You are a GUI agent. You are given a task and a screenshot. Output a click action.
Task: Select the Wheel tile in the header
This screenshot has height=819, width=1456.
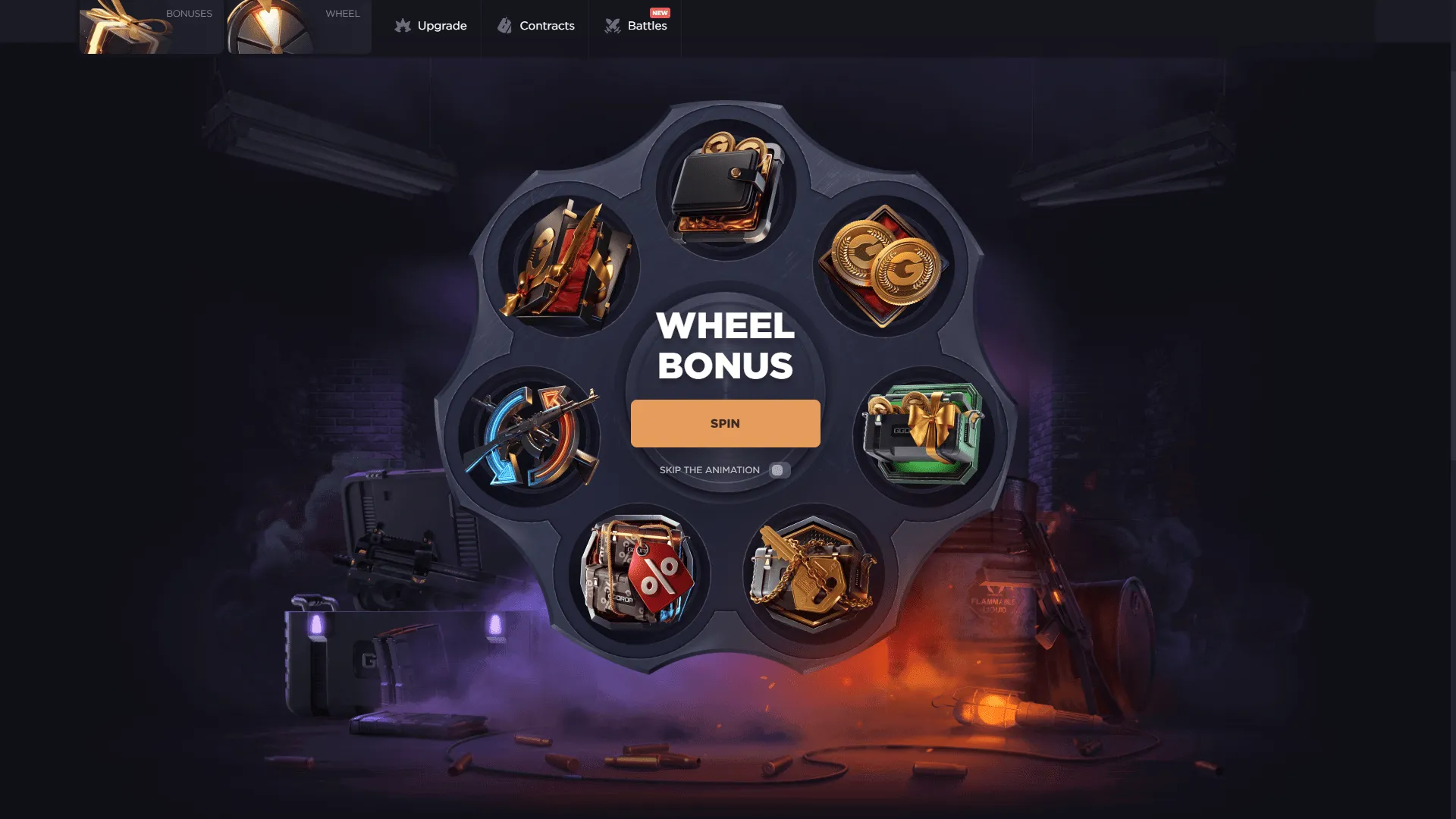(299, 27)
